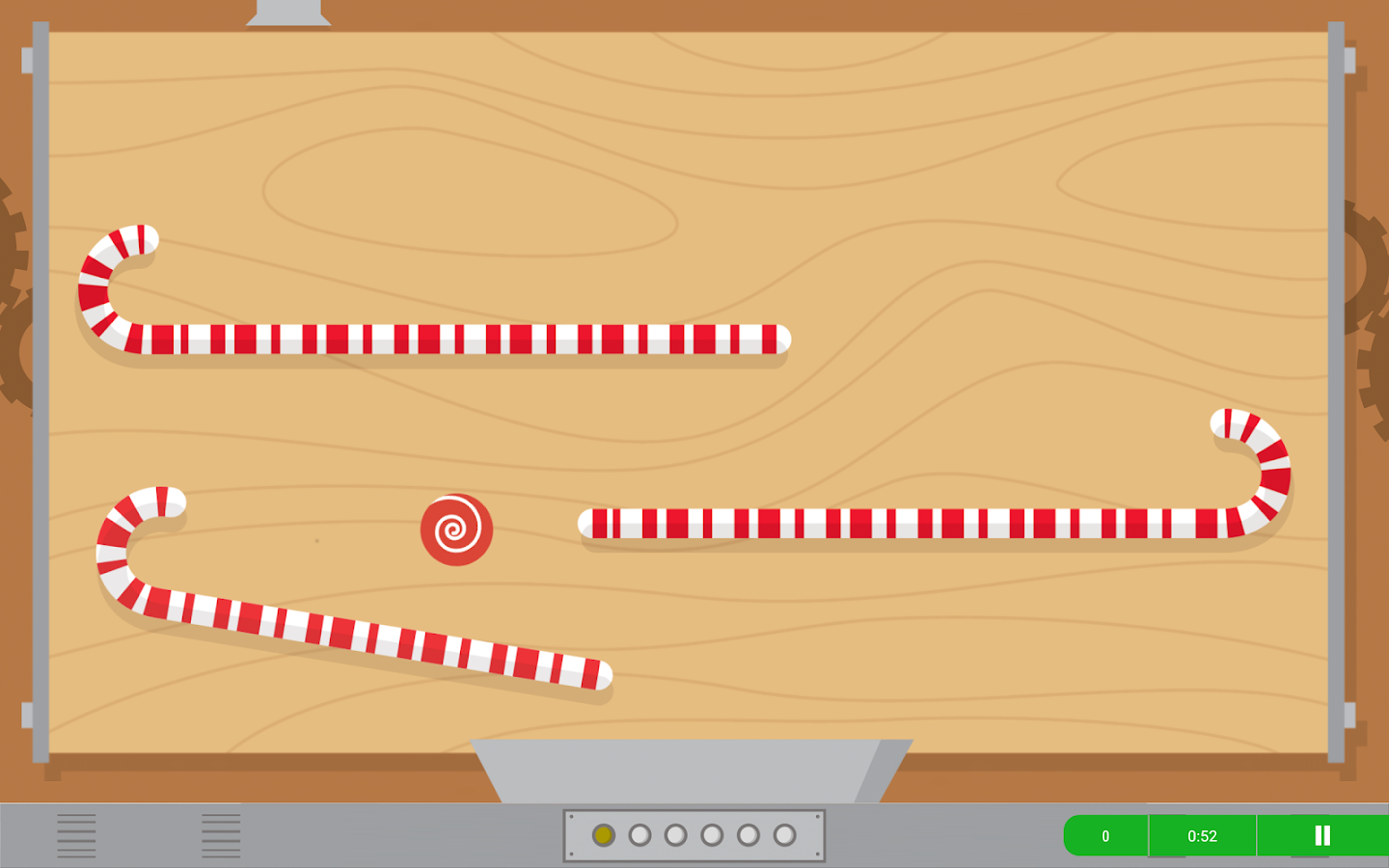The width and height of the screenshot is (1389, 868).
Task: Pause the game using the pause icon
Action: click(1324, 835)
